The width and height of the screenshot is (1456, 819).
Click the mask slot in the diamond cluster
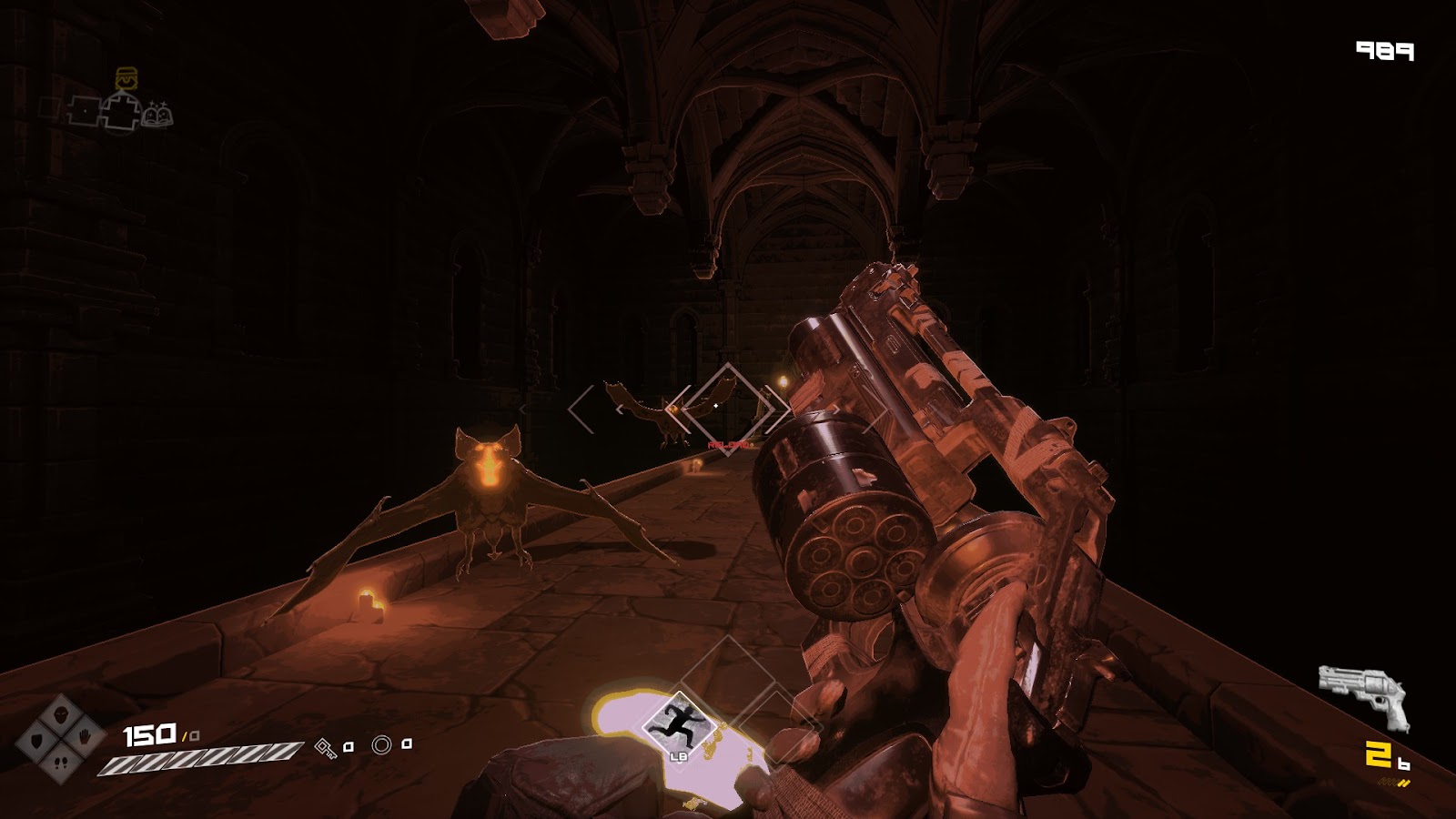pyautogui.click(x=61, y=714)
